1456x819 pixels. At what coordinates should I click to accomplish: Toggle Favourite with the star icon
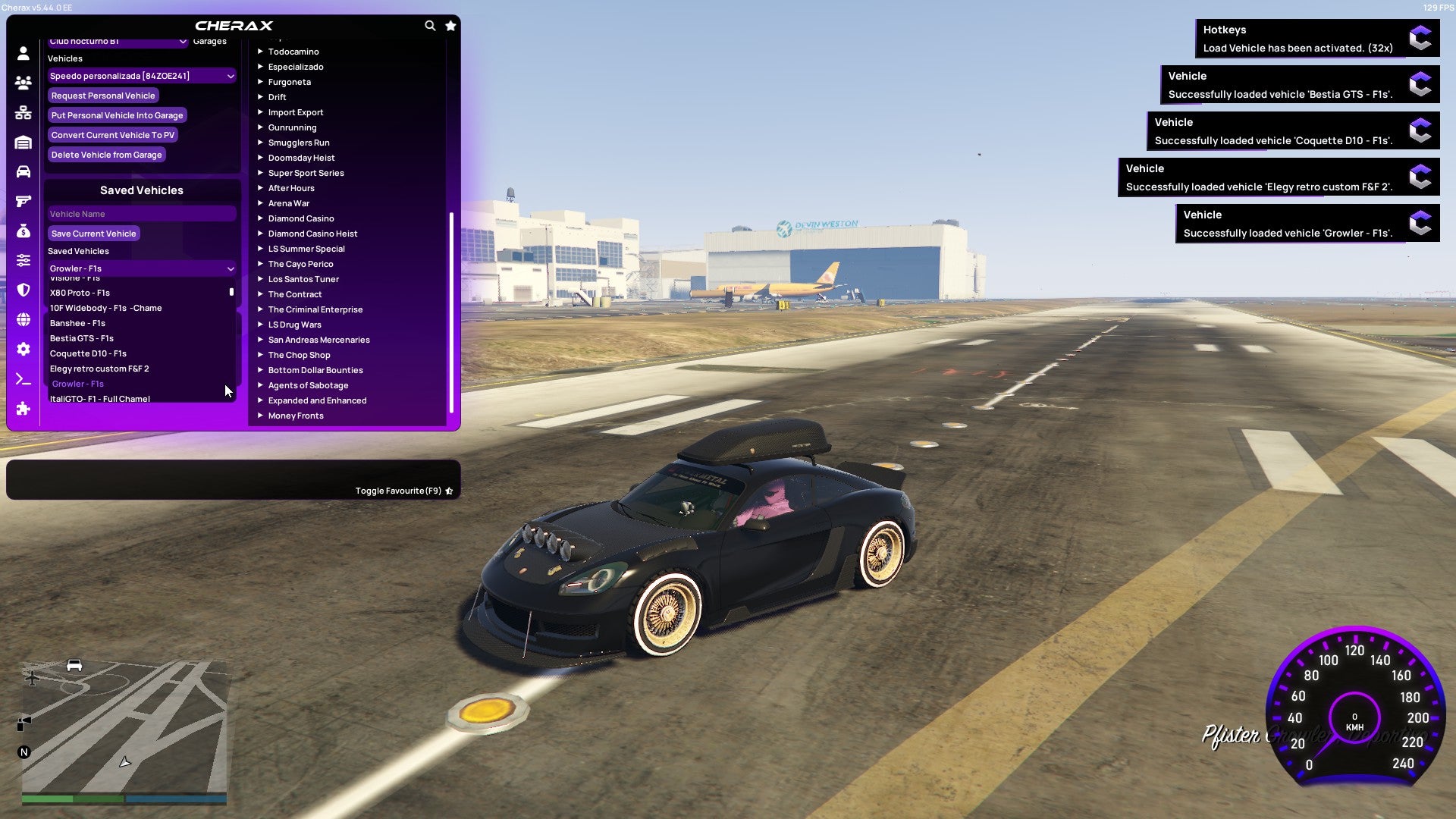click(449, 490)
